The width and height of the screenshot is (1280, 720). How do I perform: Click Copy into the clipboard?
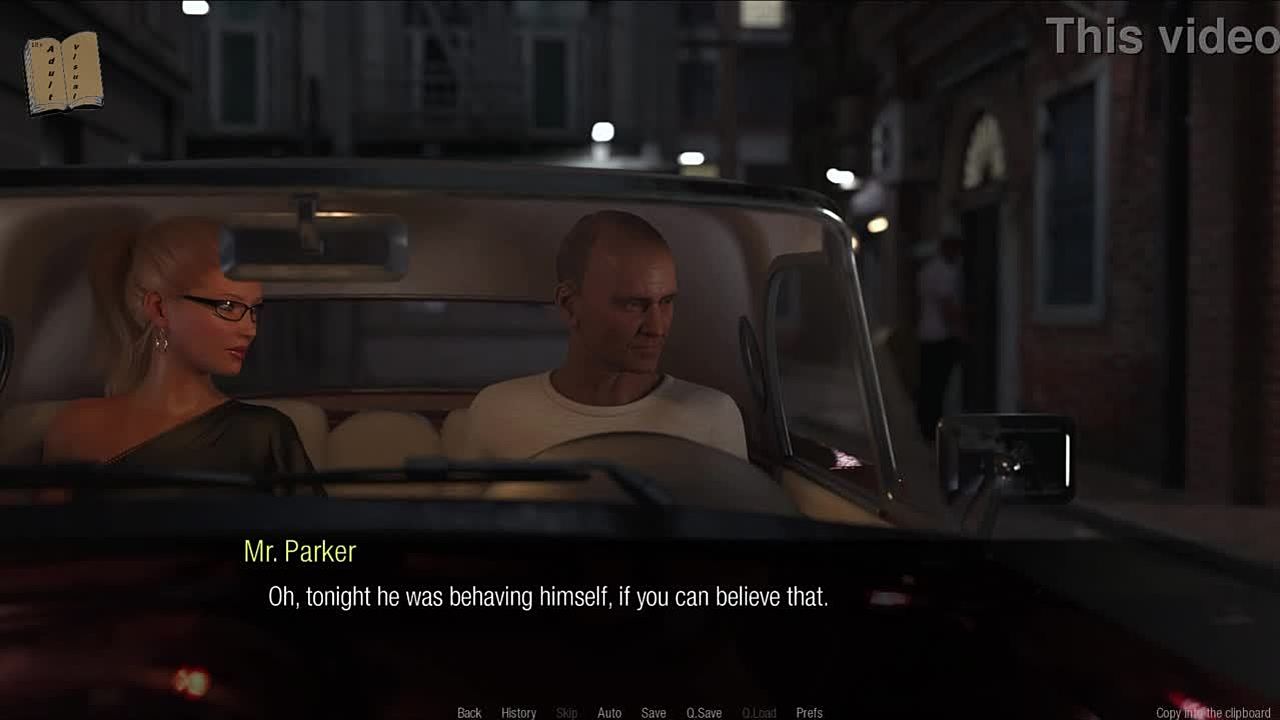pyautogui.click(x=1213, y=713)
